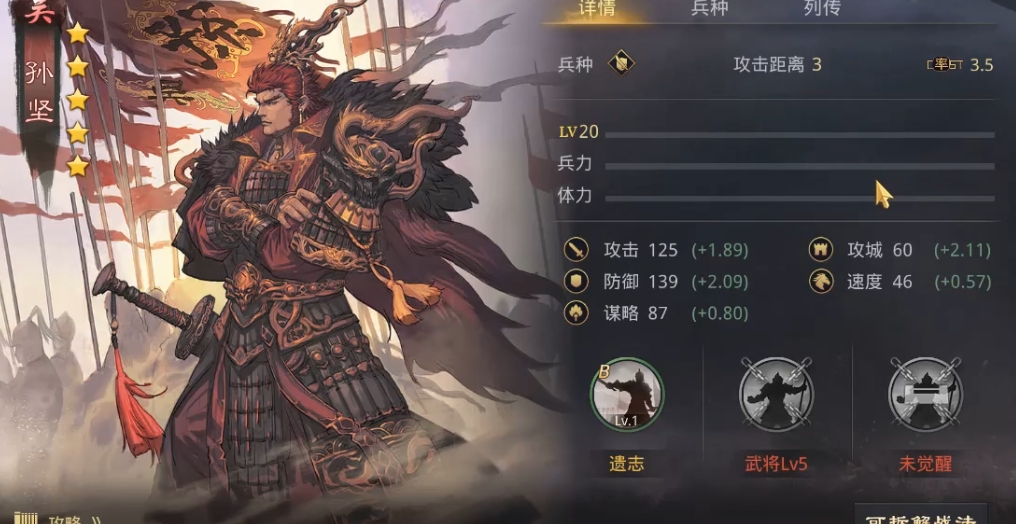Open the 兵种 troop type tab
This screenshot has height=524, width=1016.
[710, 9]
